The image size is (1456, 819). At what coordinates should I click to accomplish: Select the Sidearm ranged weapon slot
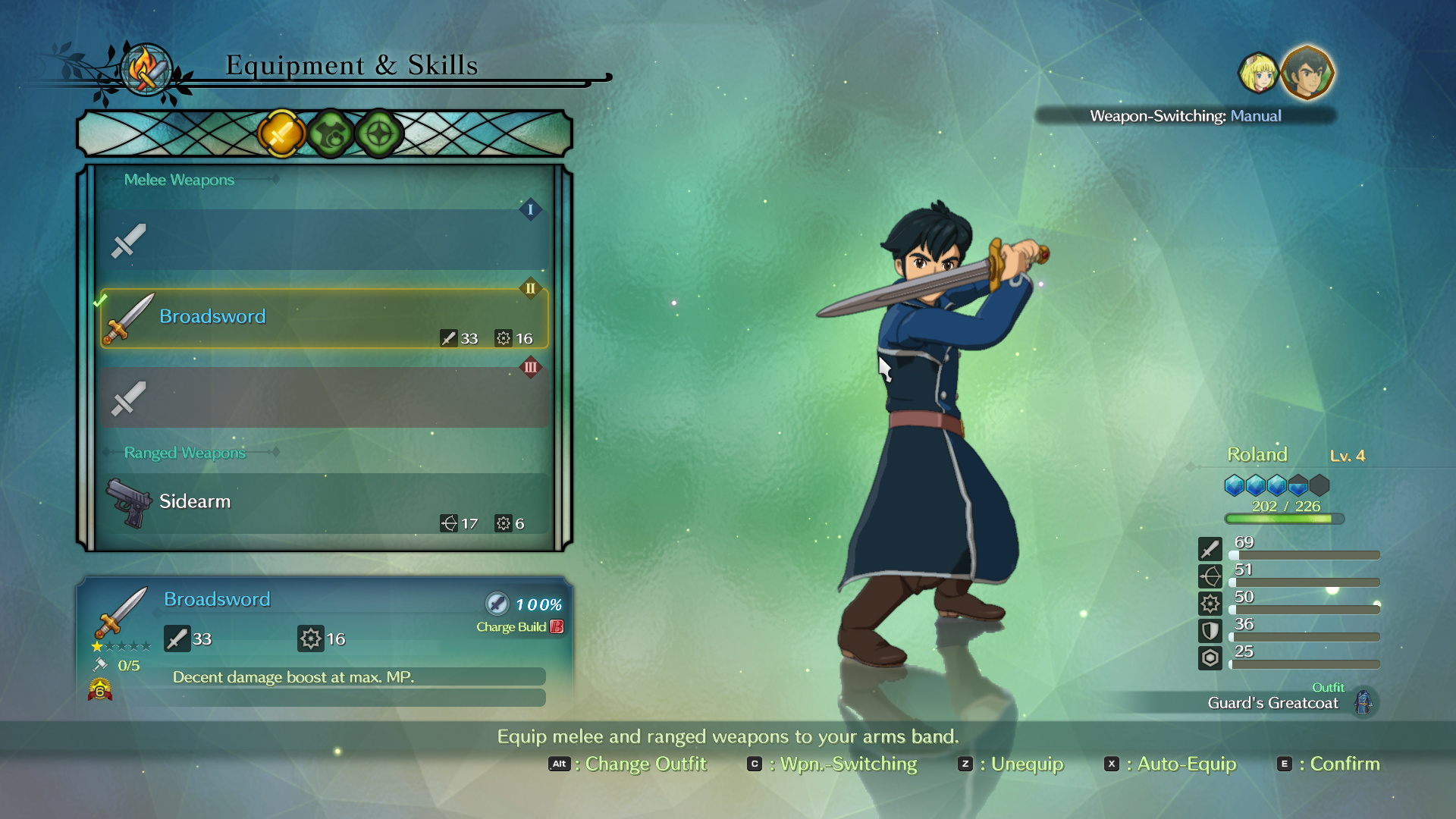[324, 504]
